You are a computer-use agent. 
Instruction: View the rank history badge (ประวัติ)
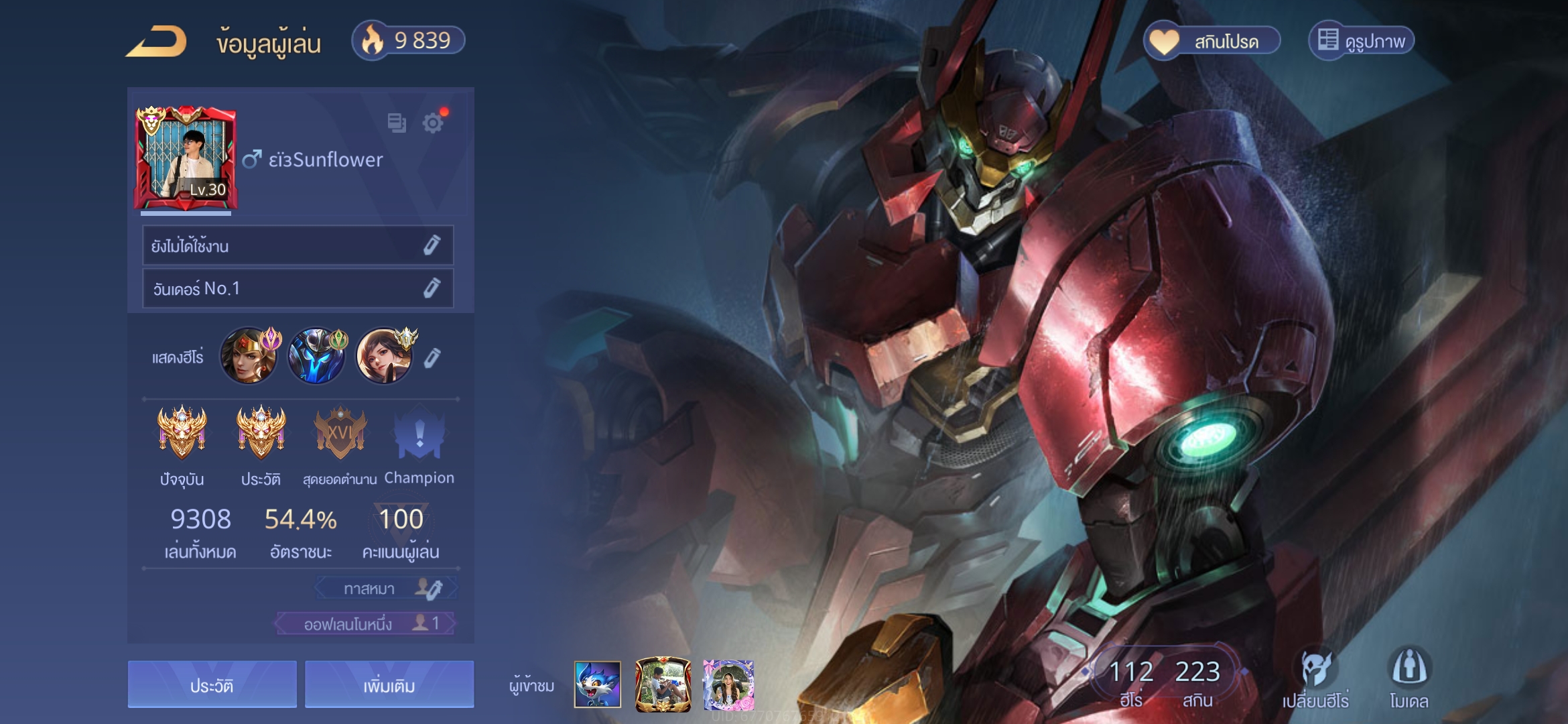261,432
